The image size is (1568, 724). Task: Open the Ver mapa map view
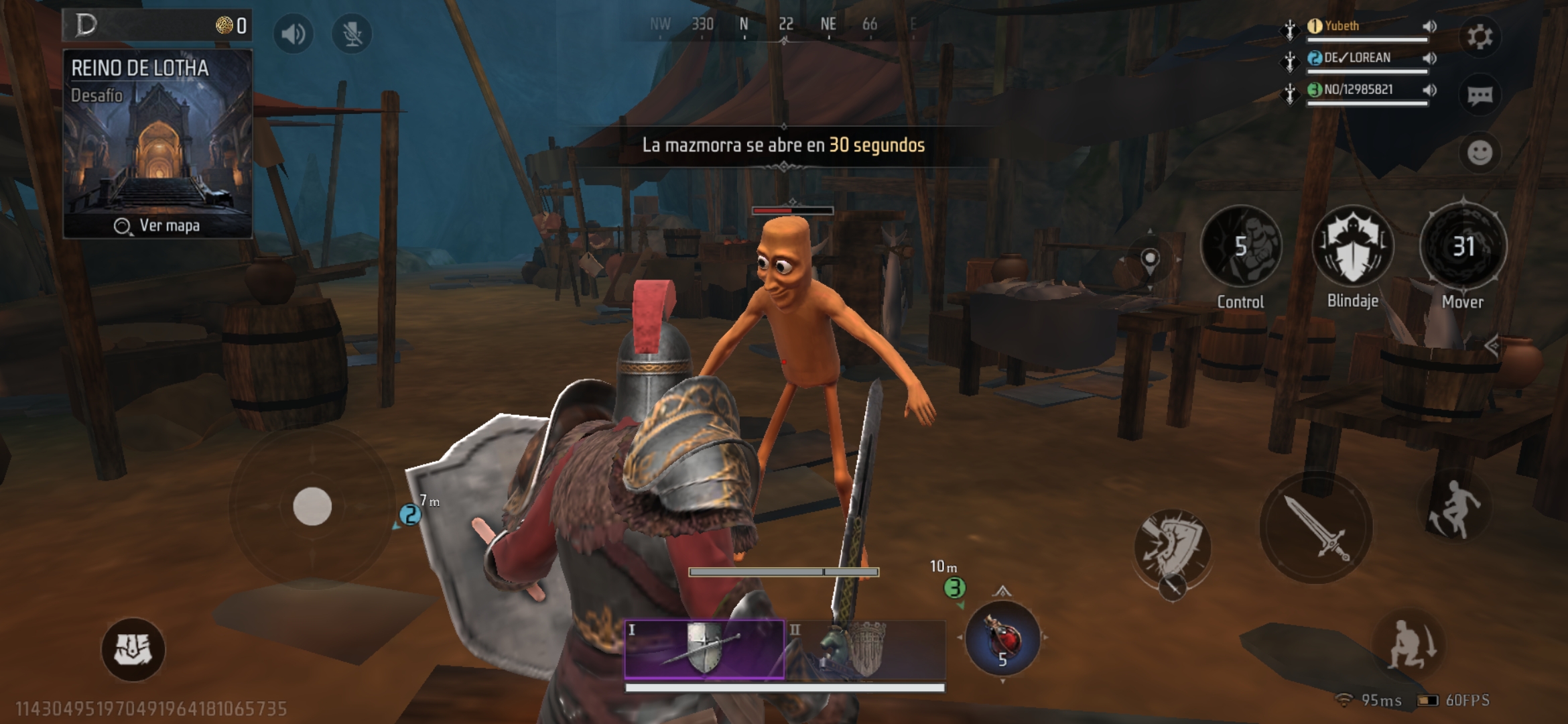[157, 226]
